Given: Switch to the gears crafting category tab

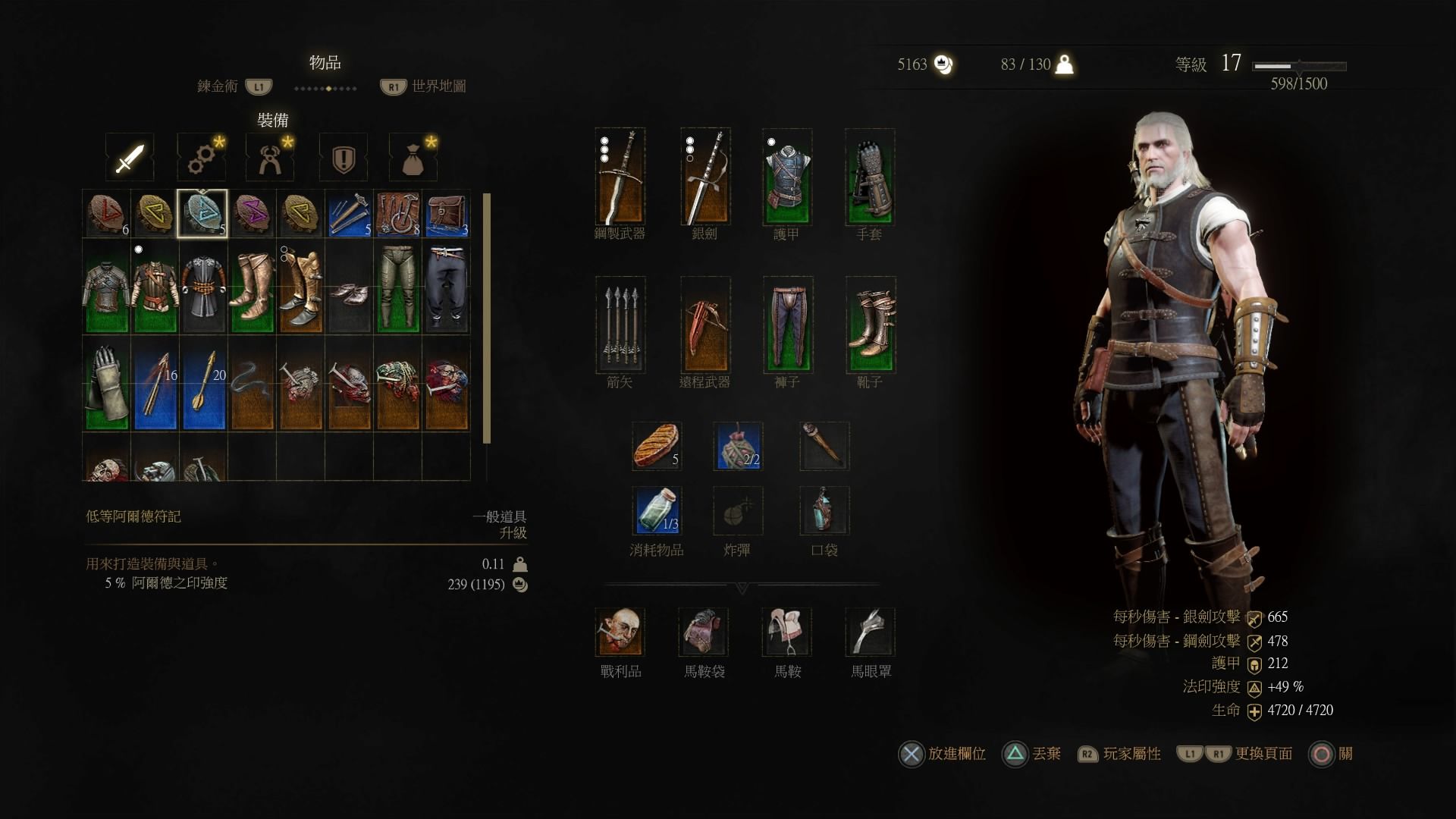Looking at the screenshot, I should [202, 158].
